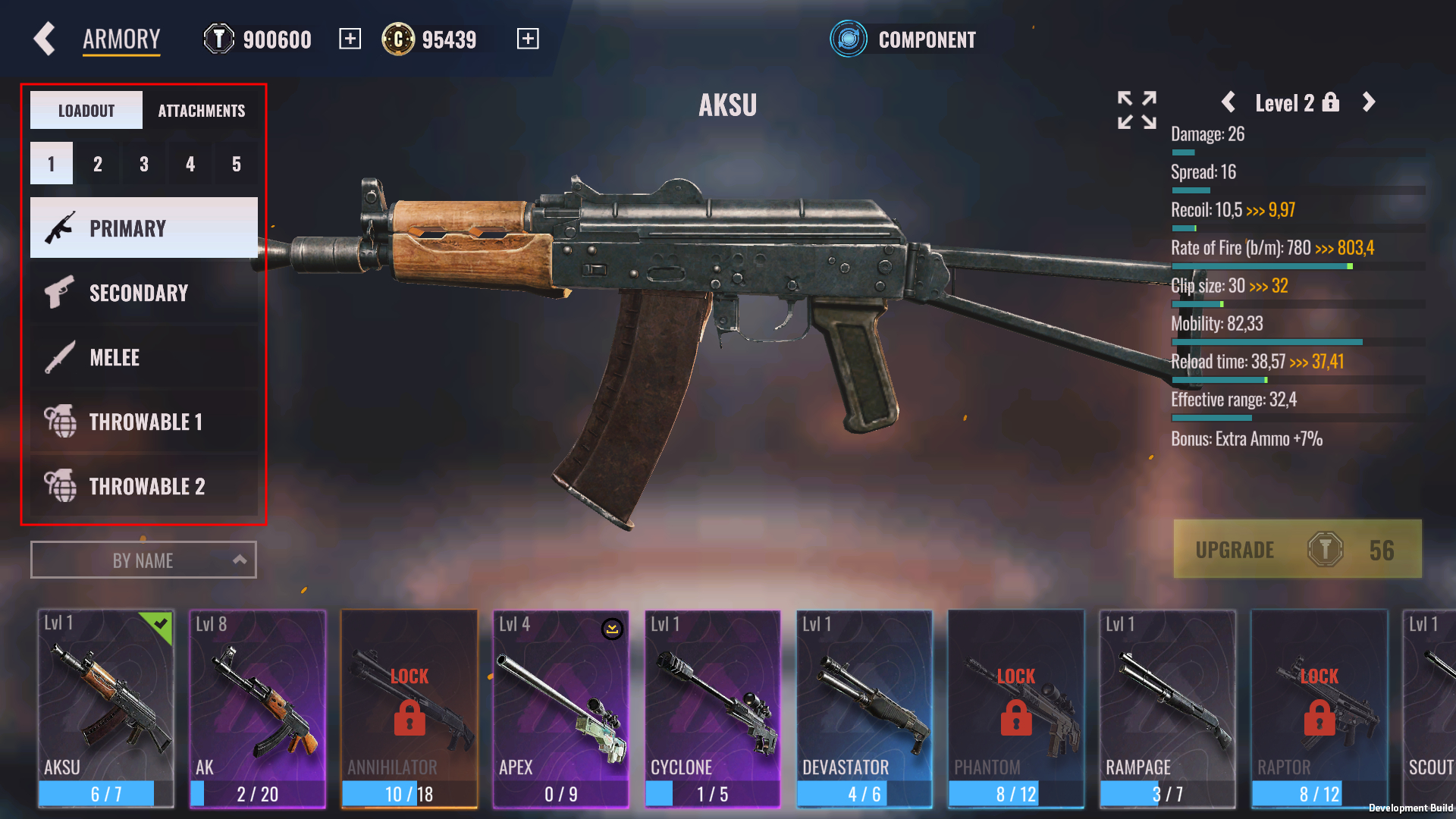Image resolution: width=1456 pixels, height=819 pixels.
Task: Open the By Name sort dropdown
Action: point(143,560)
